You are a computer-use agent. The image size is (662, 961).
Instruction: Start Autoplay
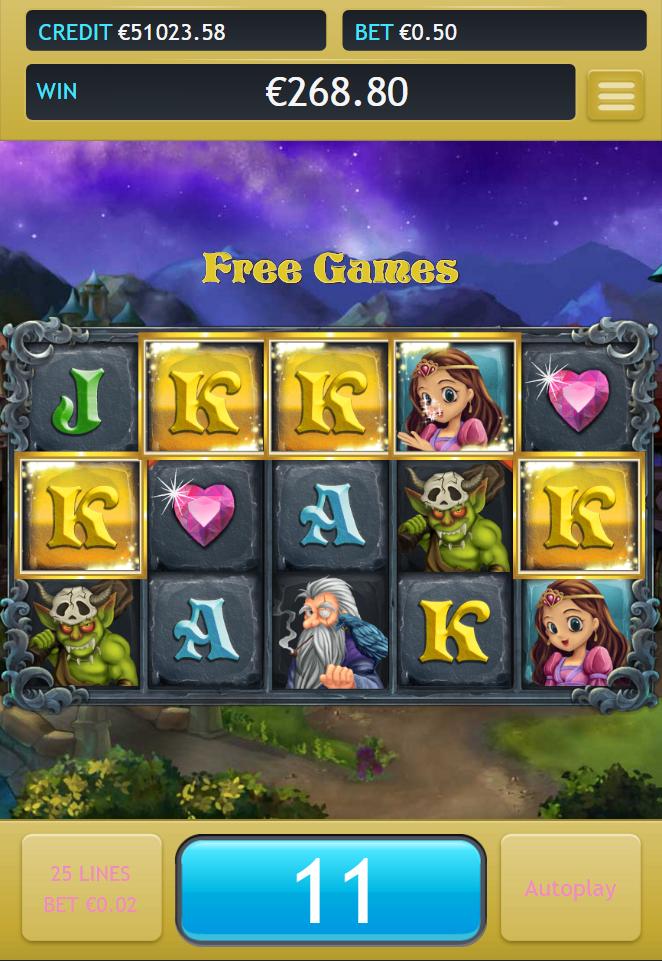pyautogui.click(x=570, y=888)
